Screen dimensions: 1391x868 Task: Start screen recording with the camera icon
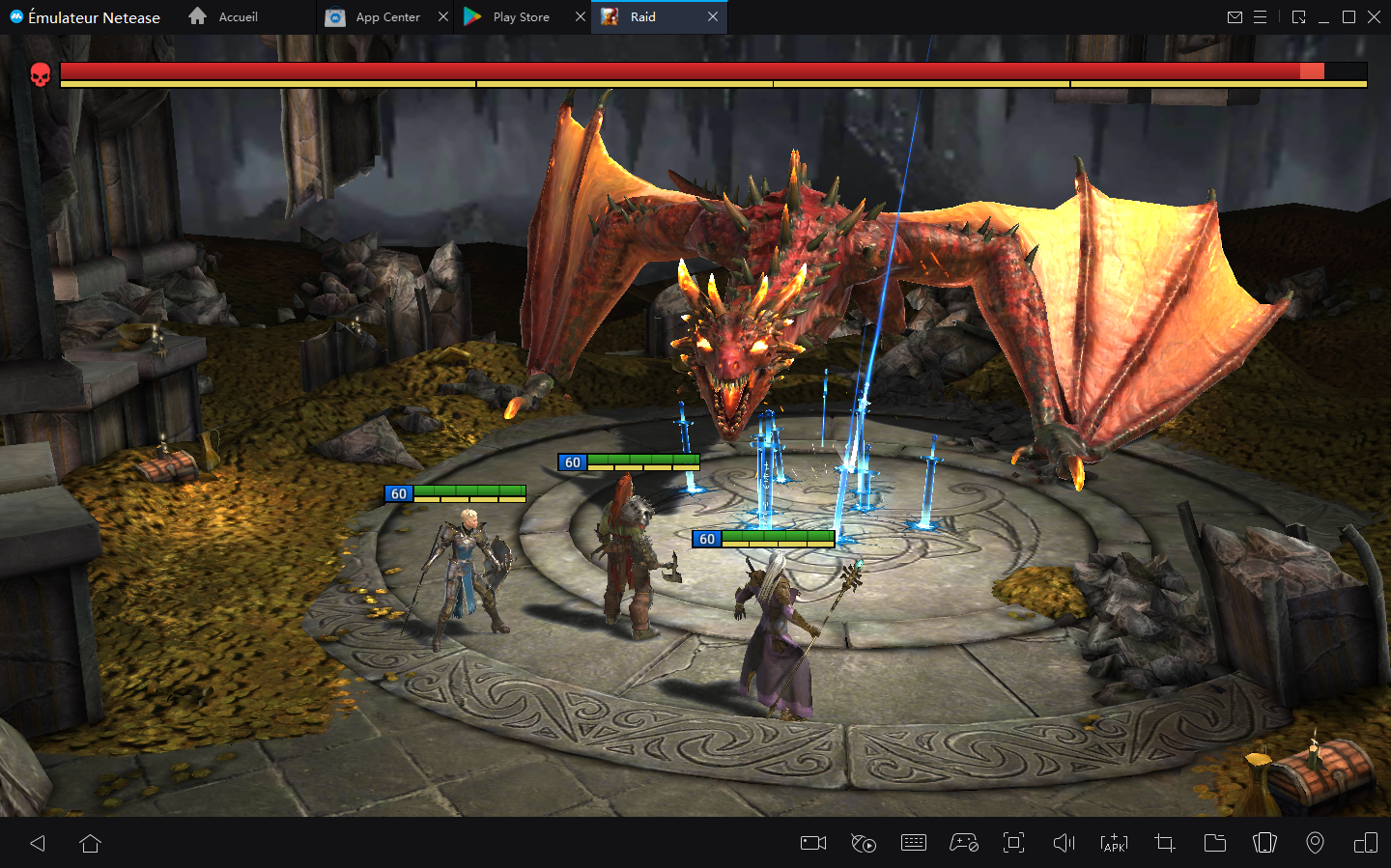[x=811, y=843]
